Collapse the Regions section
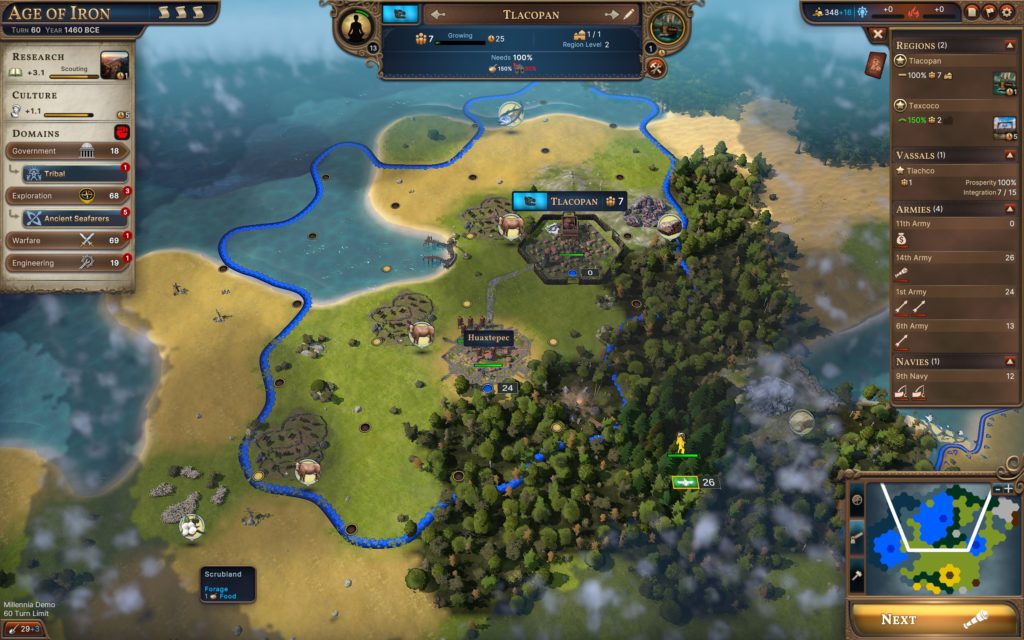The image size is (1024, 640). (x=1010, y=45)
